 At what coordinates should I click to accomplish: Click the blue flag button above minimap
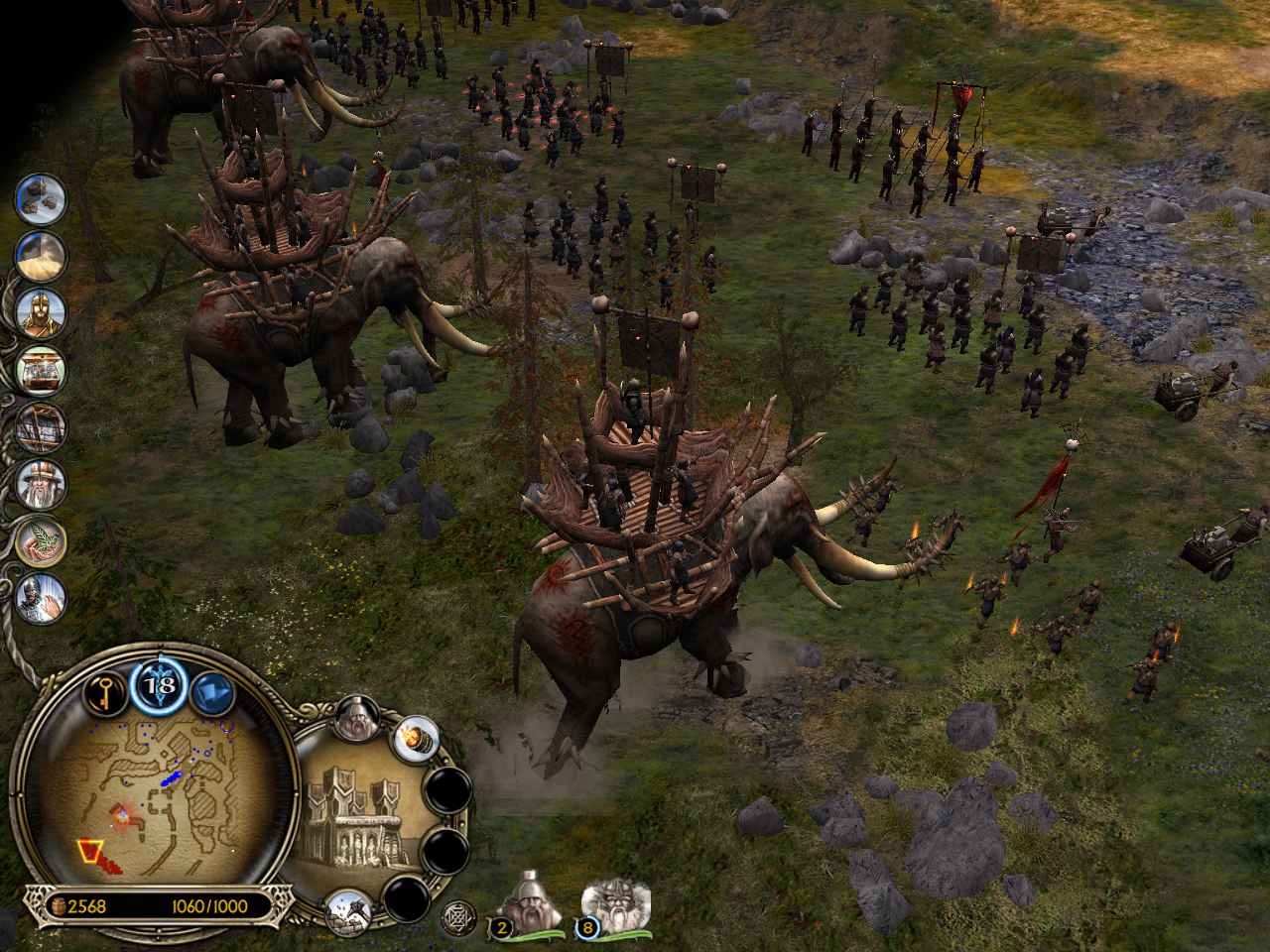[x=211, y=689]
